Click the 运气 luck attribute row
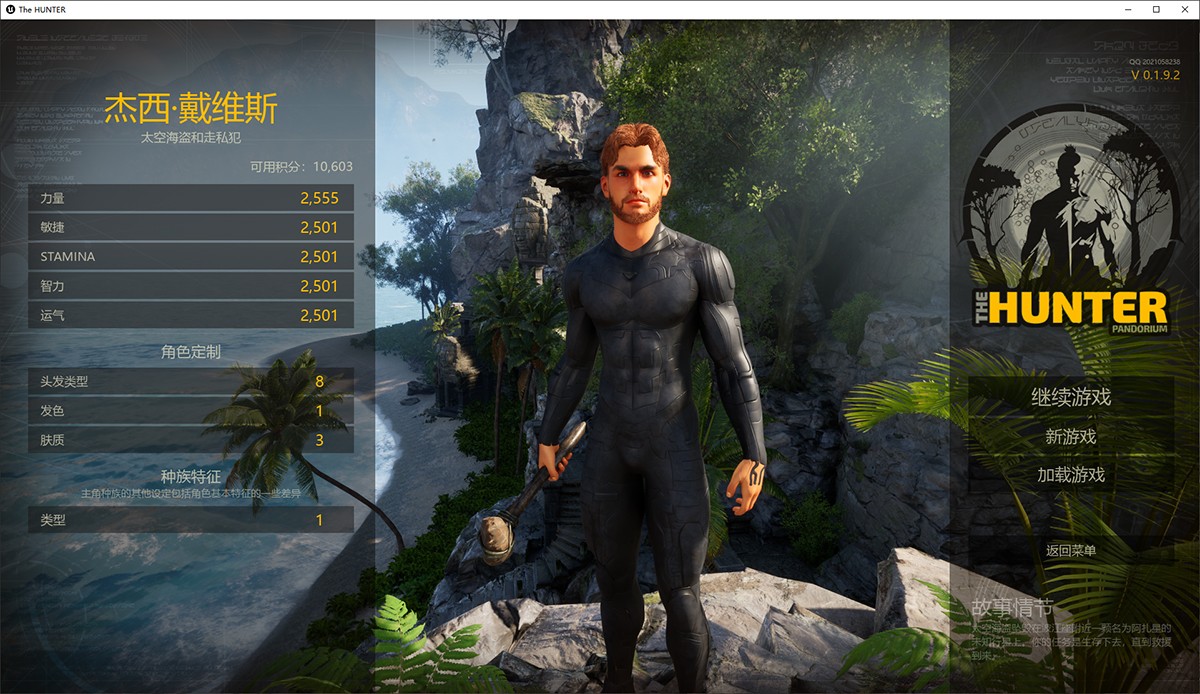 pyautogui.click(x=191, y=315)
